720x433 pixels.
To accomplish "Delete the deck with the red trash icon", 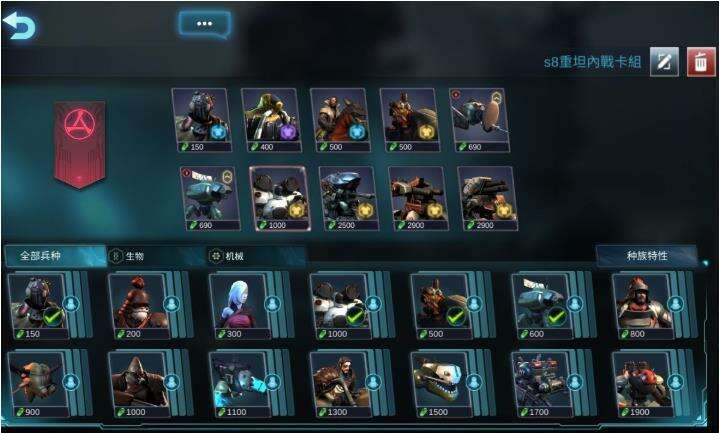I will tap(701, 62).
